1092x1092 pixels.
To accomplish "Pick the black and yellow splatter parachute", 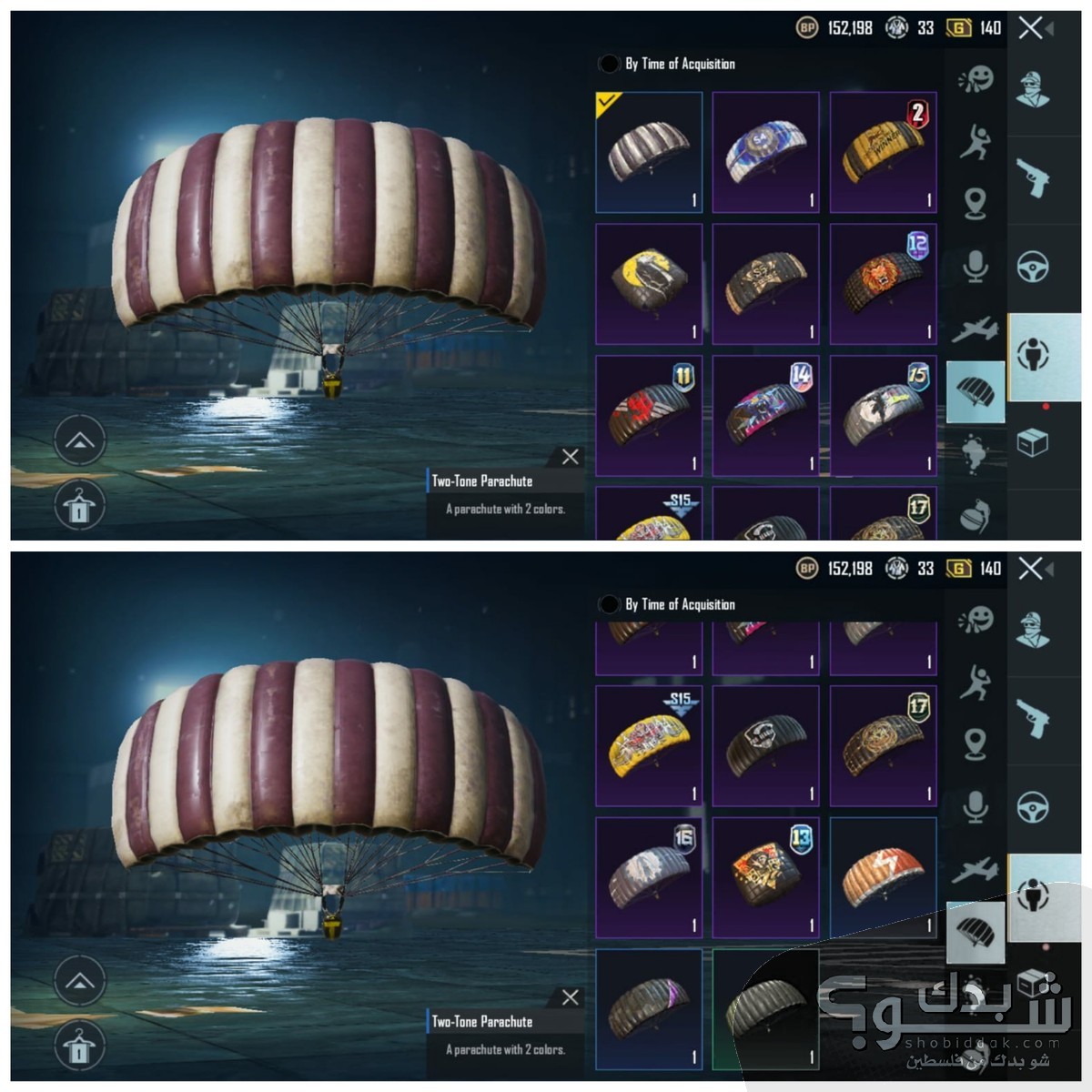I will click(x=649, y=284).
